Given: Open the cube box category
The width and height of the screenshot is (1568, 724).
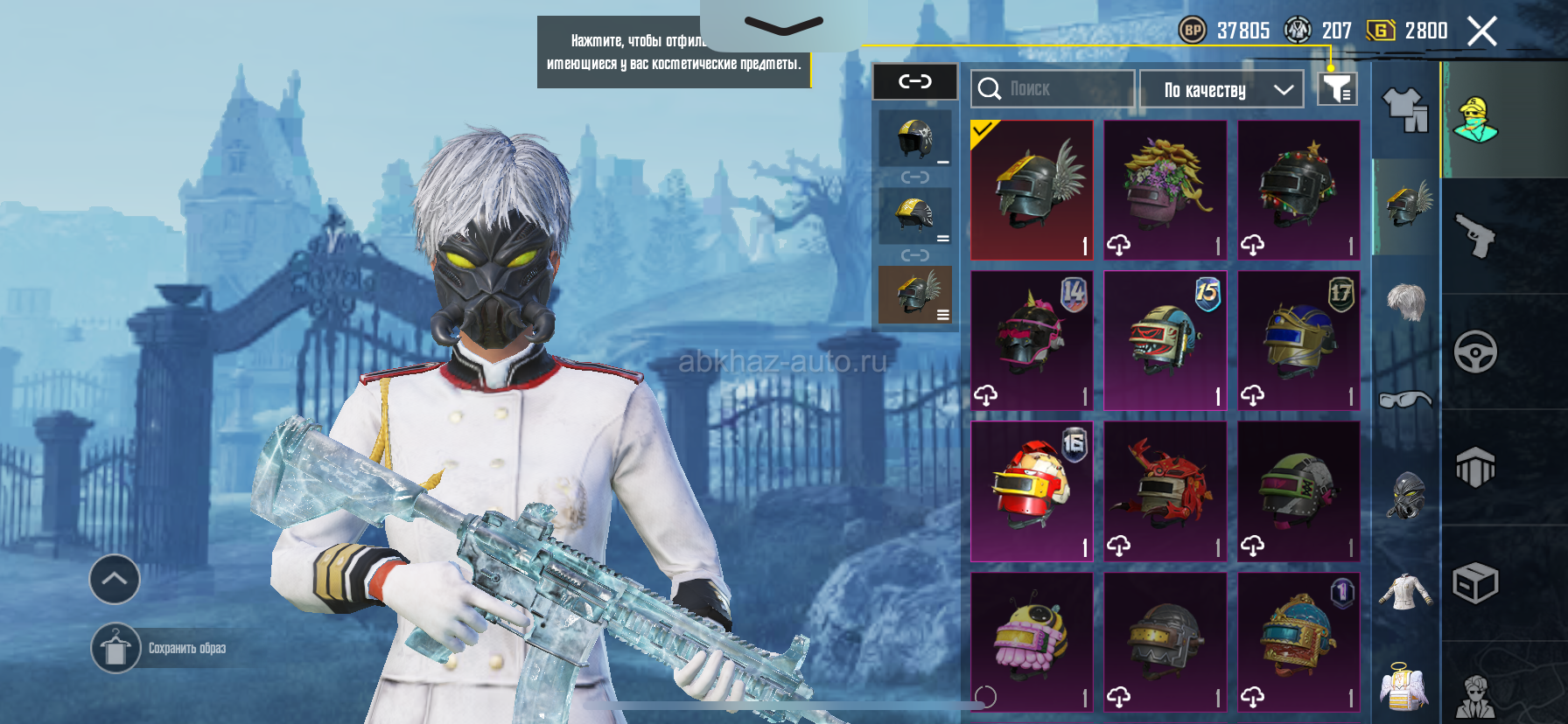Looking at the screenshot, I should 1475,583.
